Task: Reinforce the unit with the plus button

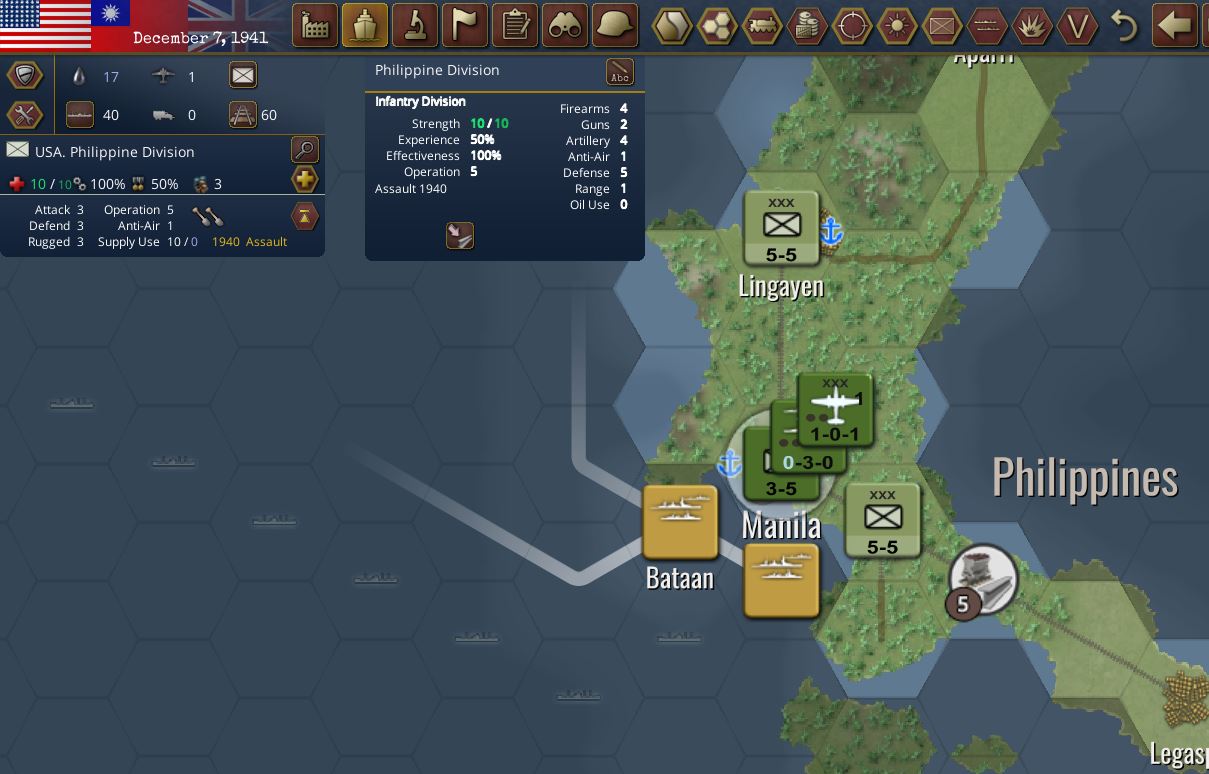Action: [304, 180]
